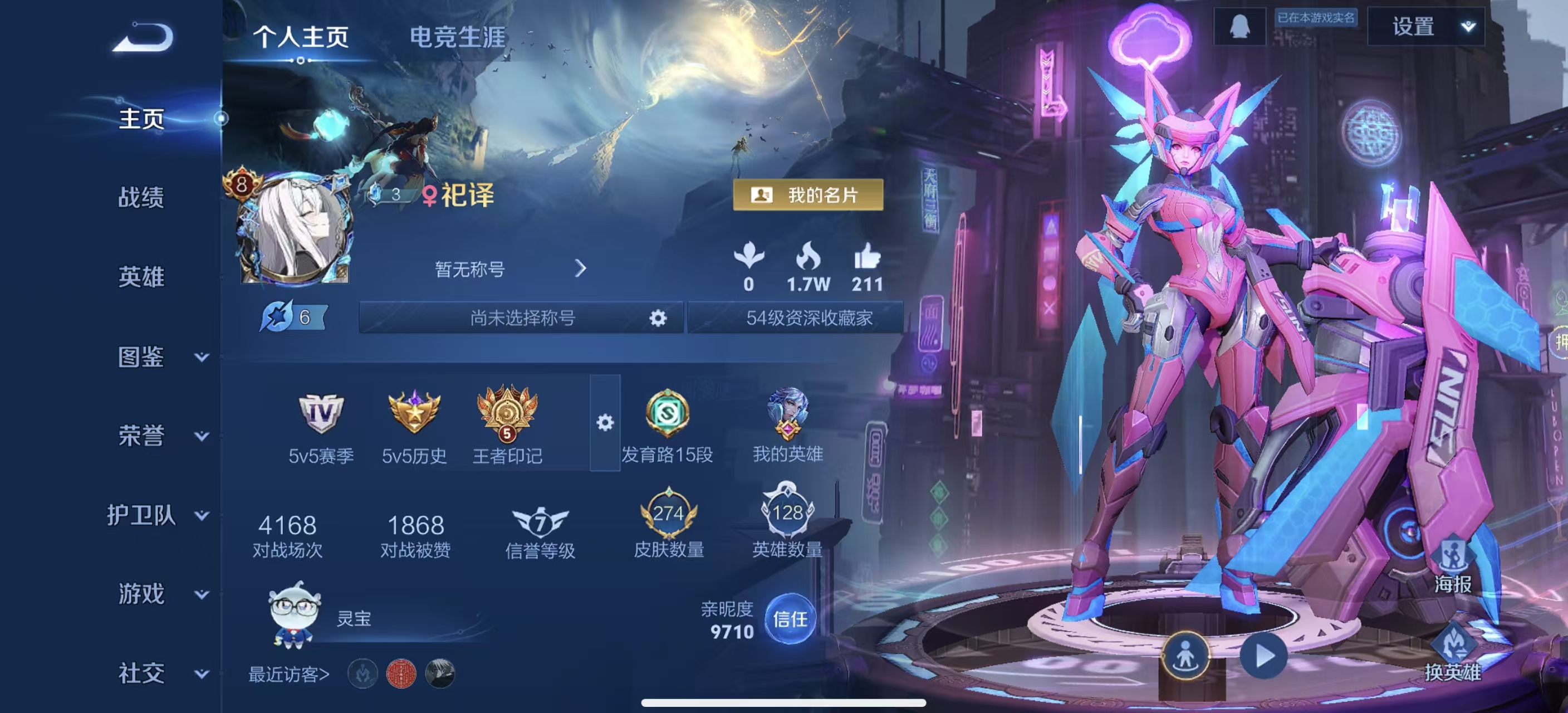1568x713 pixels.
Task: Choose a title via 尚未选择称号 bar
Action: coord(522,318)
